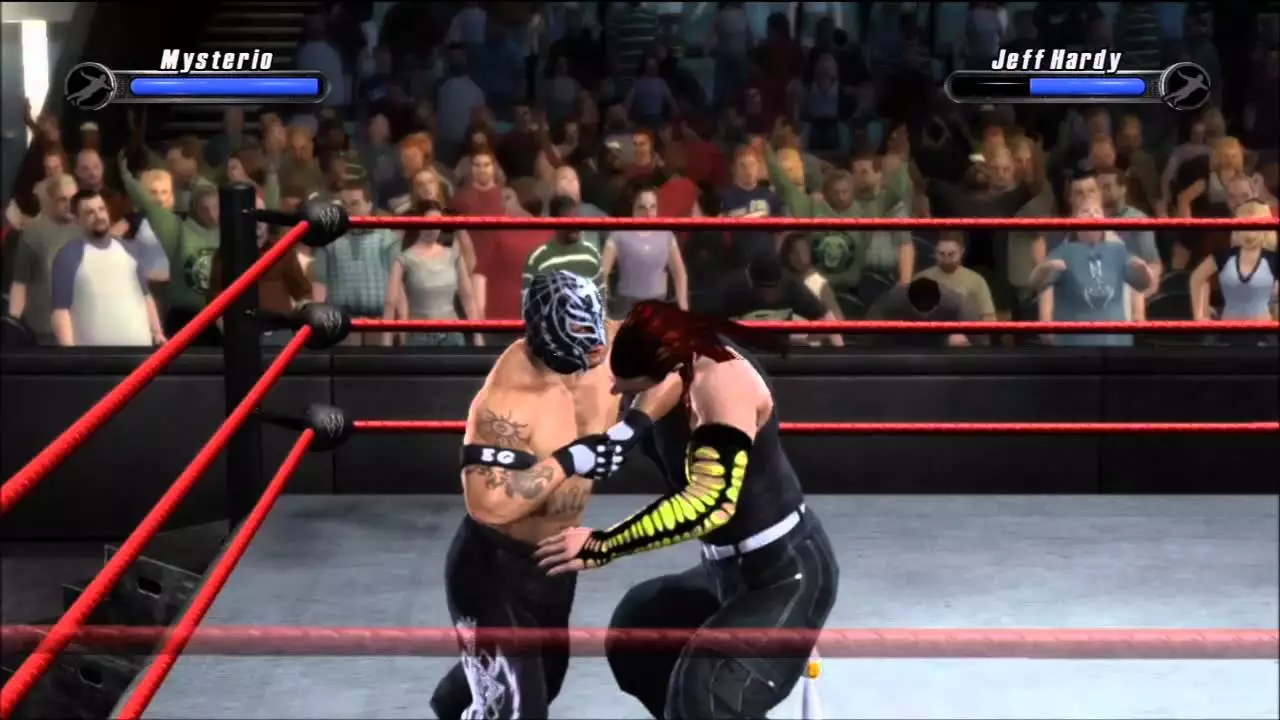
Task: Select the wrestler silhouette logo beside Mysterio's bar
Action: click(x=90, y=84)
